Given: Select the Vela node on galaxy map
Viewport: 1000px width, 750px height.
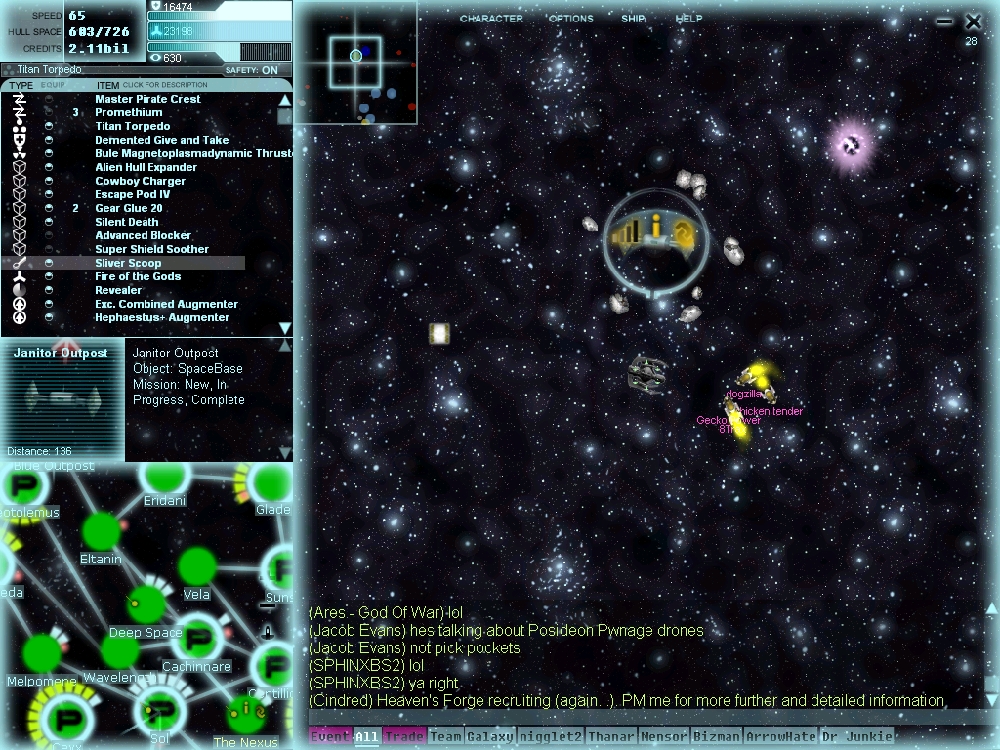Looking at the screenshot, I should click(x=196, y=566).
